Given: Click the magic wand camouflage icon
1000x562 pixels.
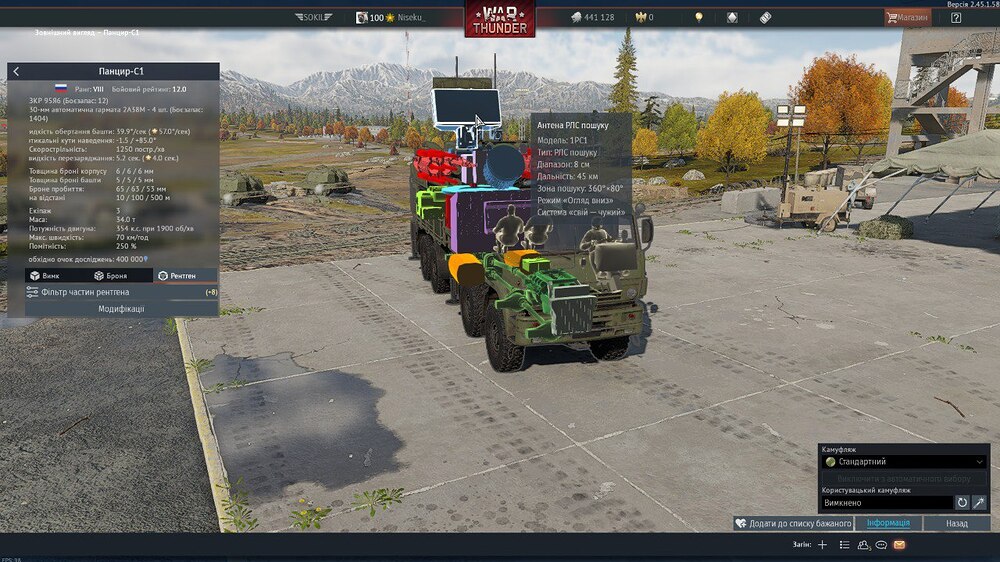Looking at the screenshot, I should coord(980,502).
